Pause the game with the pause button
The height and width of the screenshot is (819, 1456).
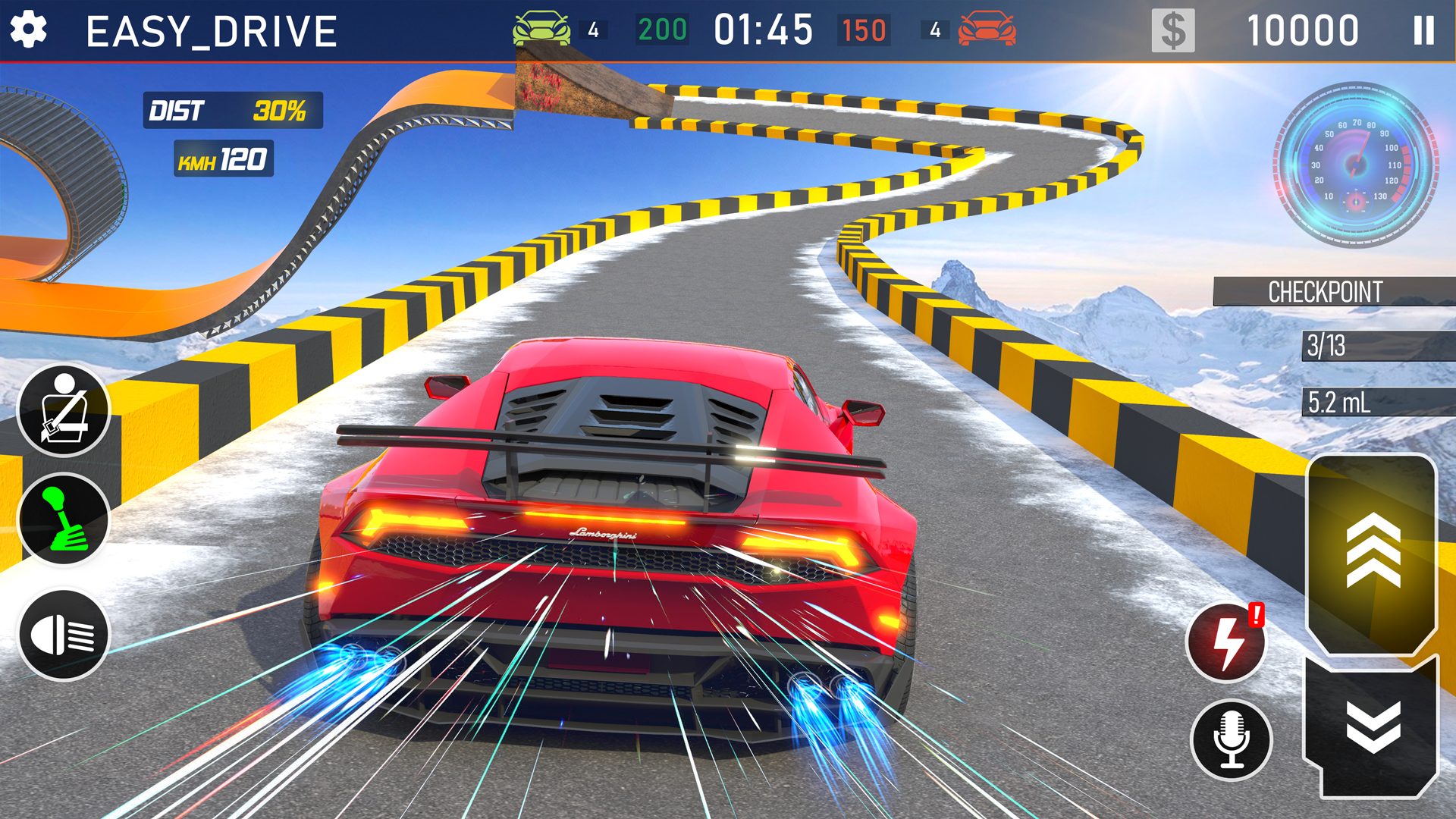pyautogui.click(x=1424, y=29)
